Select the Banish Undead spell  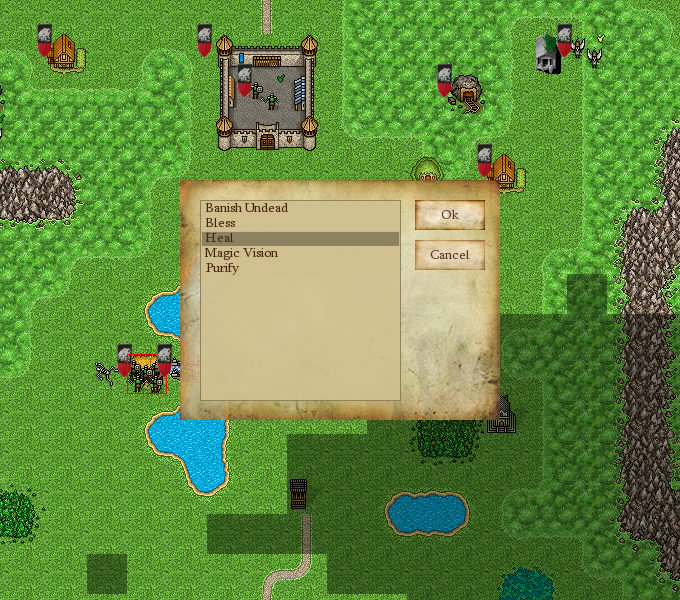[x=246, y=208]
